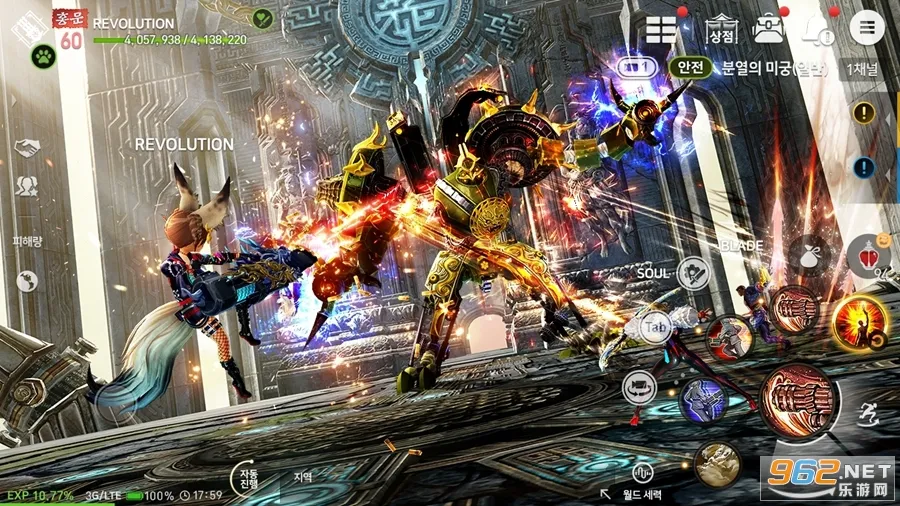Open the 상점 shop
This screenshot has width=900, height=506.
coord(720,28)
